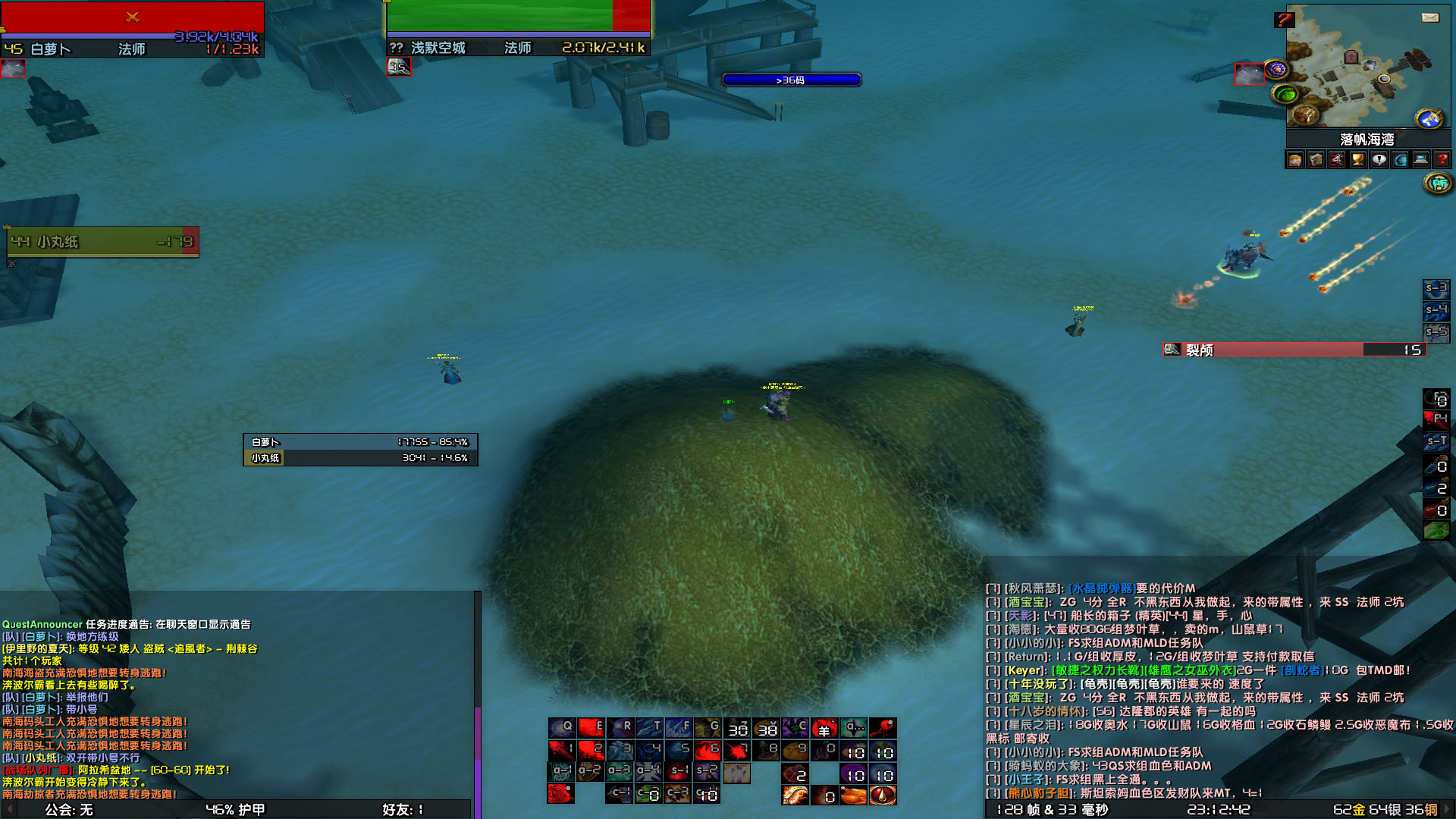The height and width of the screenshot is (819, 1456).
Task: Cast Polymorph using the 羊 action button
Action: point(824,730)
